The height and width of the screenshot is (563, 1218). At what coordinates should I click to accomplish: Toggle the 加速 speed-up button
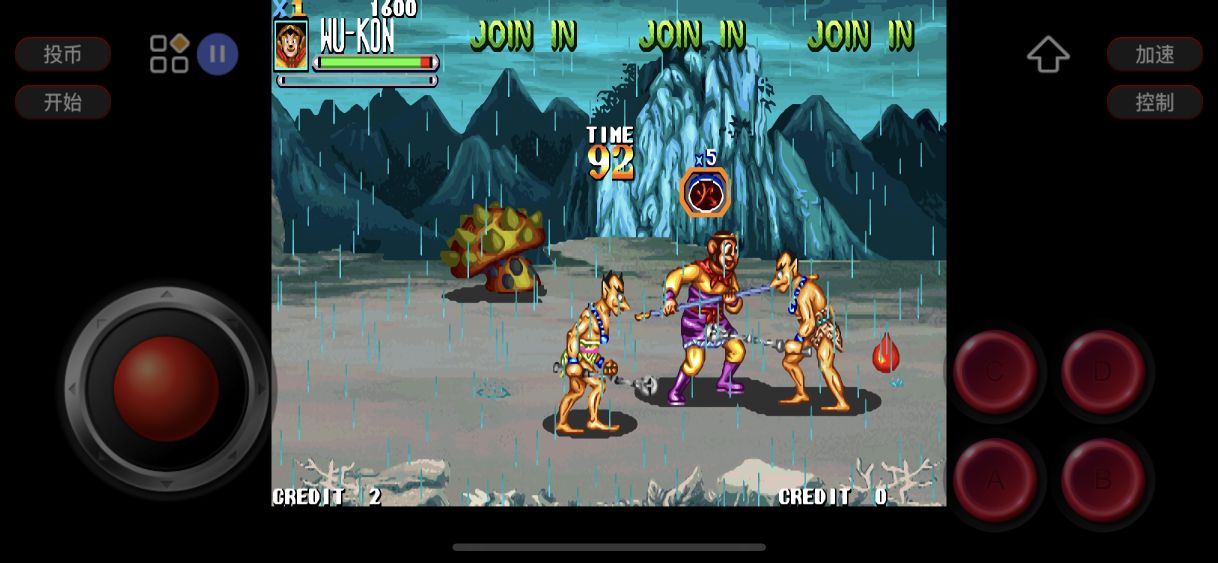pos(1154,54)
